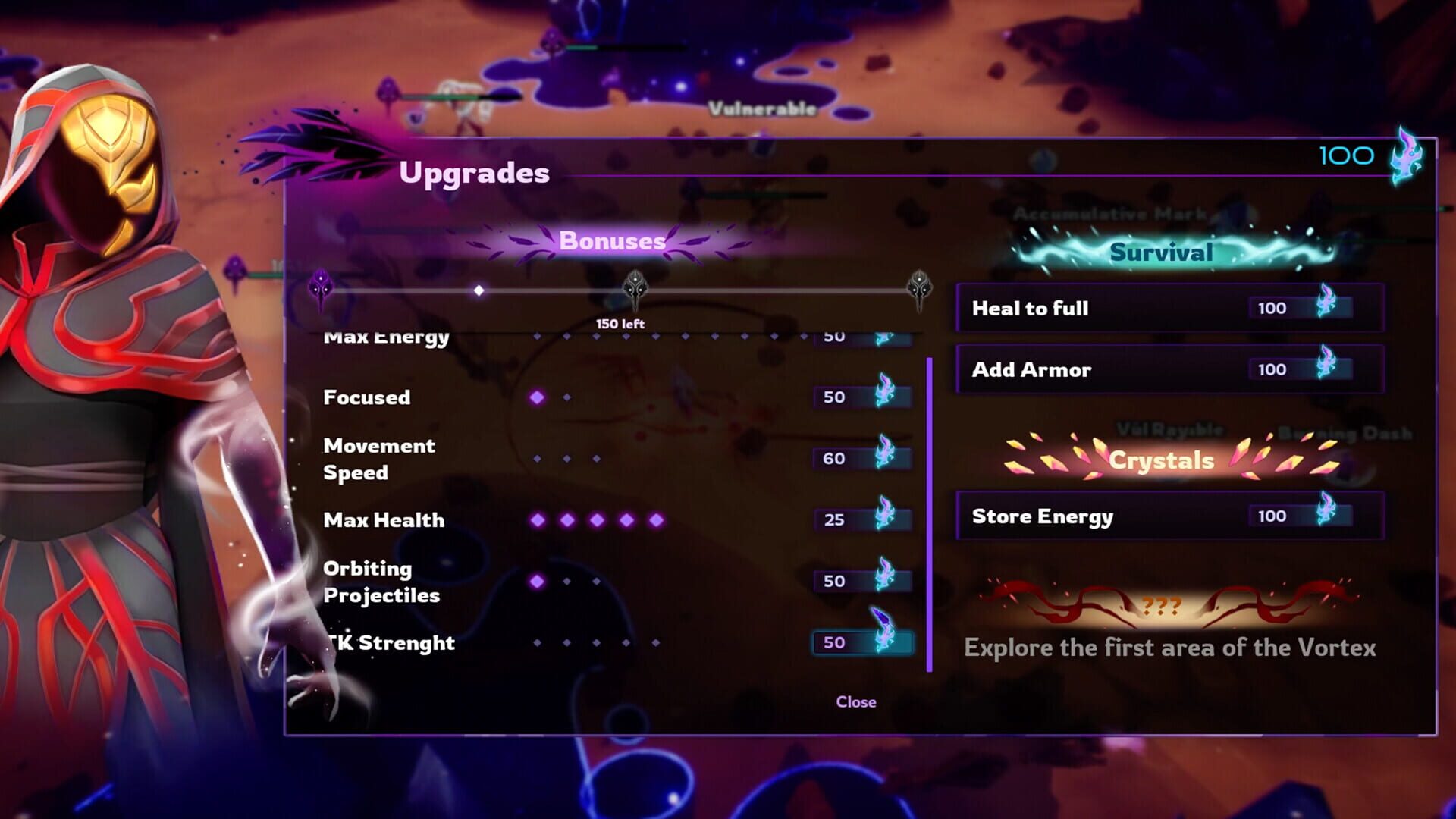Click the currency icon beside the 100 total
Screen dimensions: 1456x819
(1408, 157)
